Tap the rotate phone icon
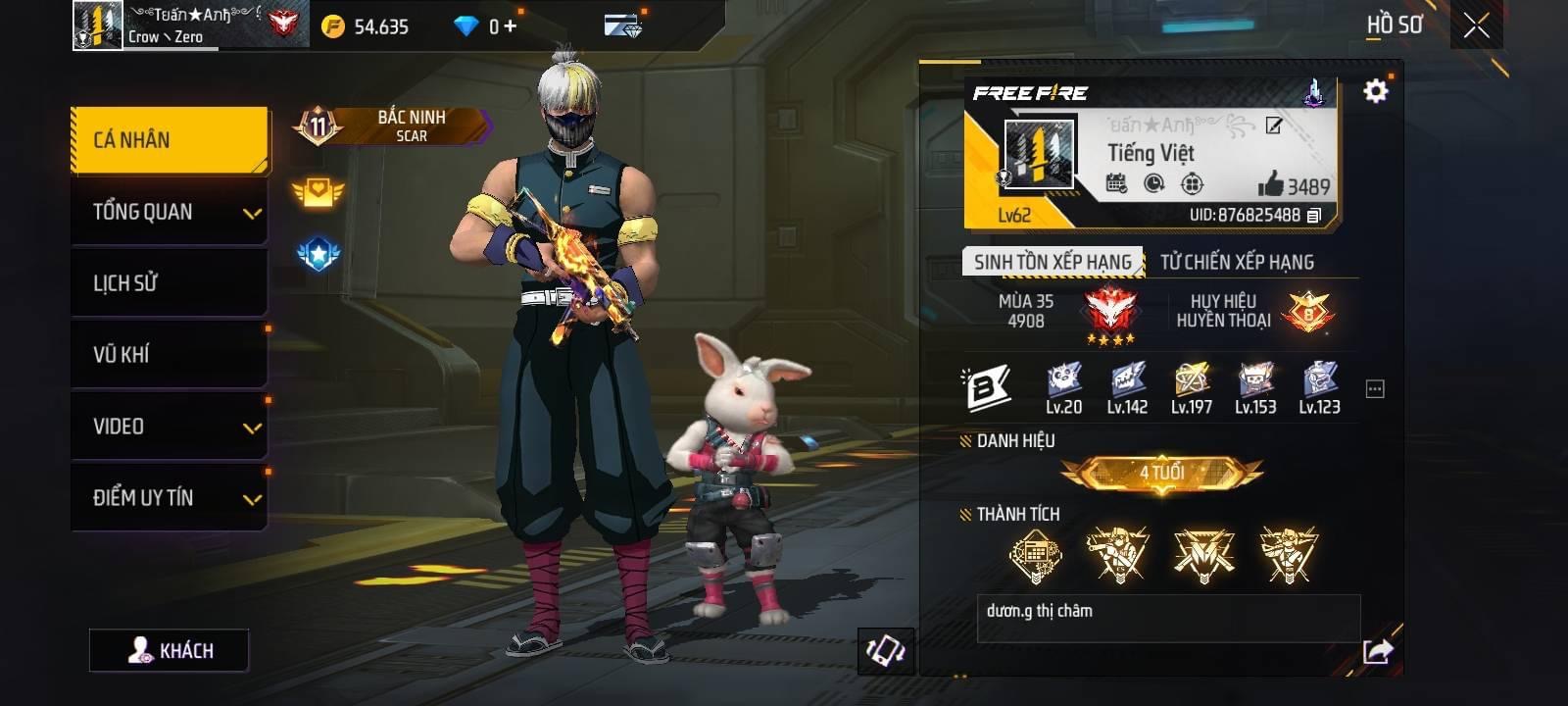Screen dimensions: 1568x706 885,651
